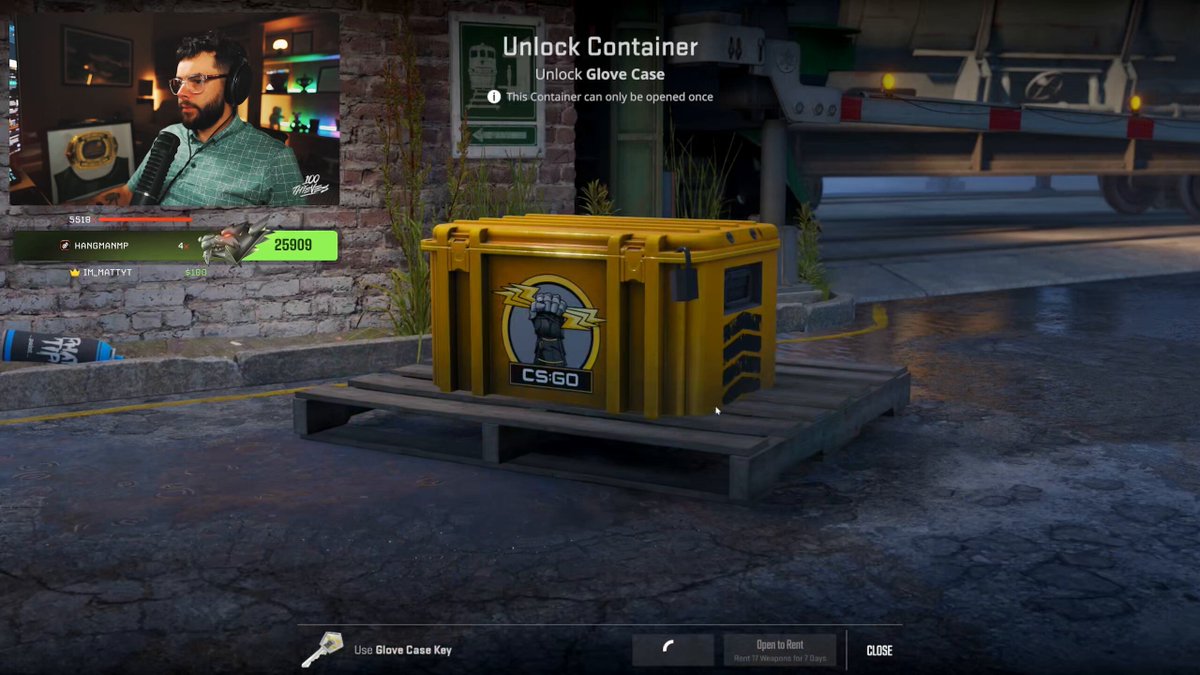Close the Unlock Container screen
1200x675 pixels.
tap(879, 650)
